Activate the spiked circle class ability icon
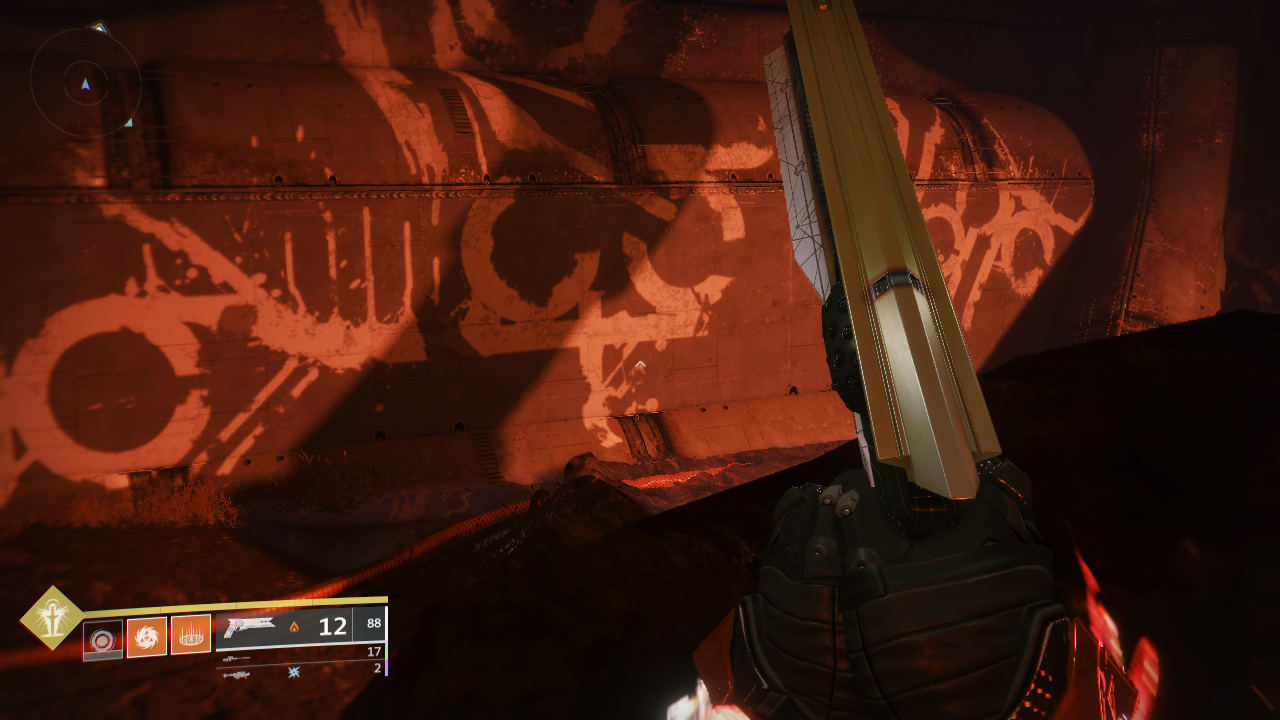1280x720 pixels. (x=190, y=634)
